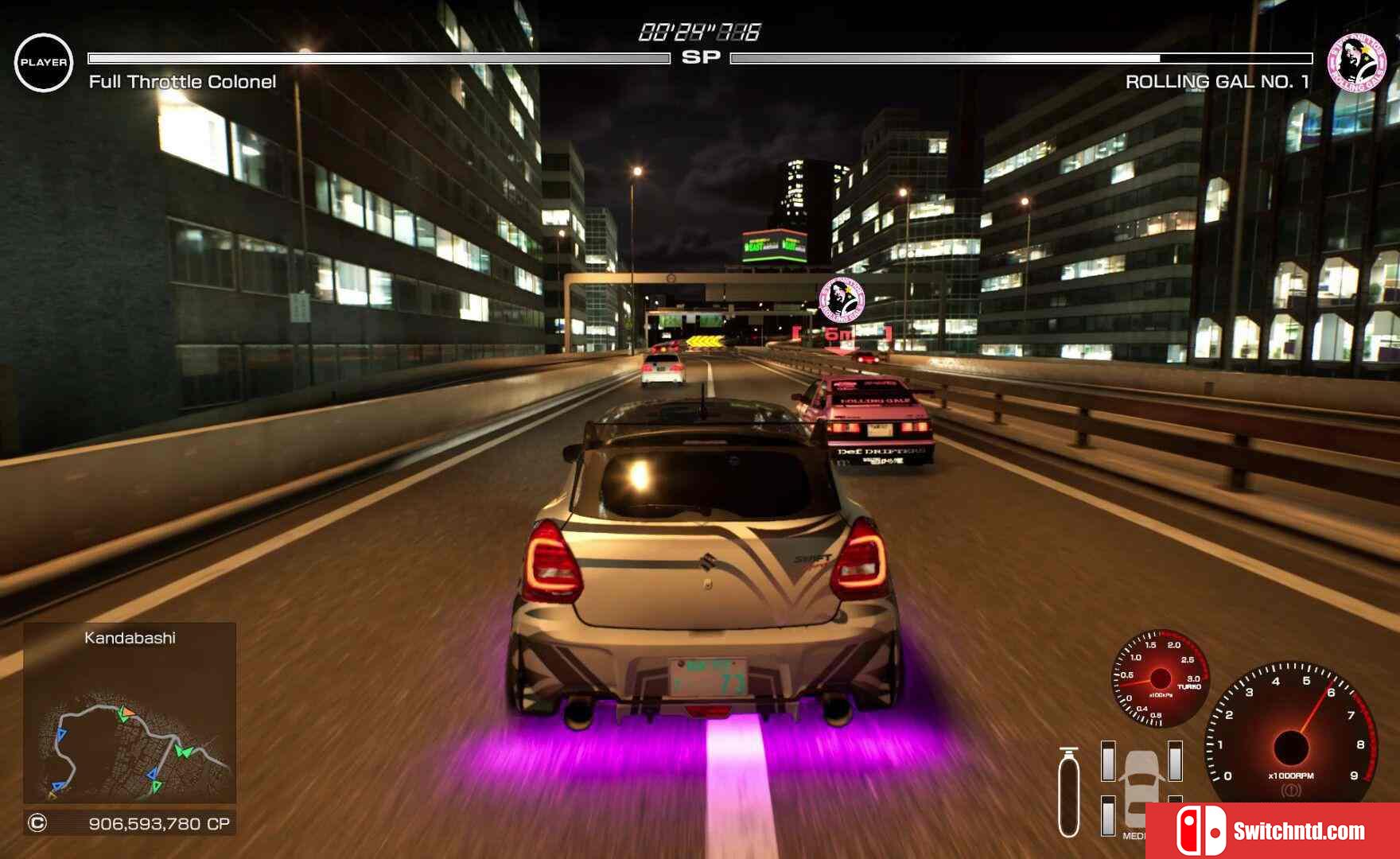Image resolution: width=1400 pixels, height=859 pixels.
Task: Click Rolling Gal No. 1's avatar portrait
Action: pyautogui.click(x=1358, y=63)
